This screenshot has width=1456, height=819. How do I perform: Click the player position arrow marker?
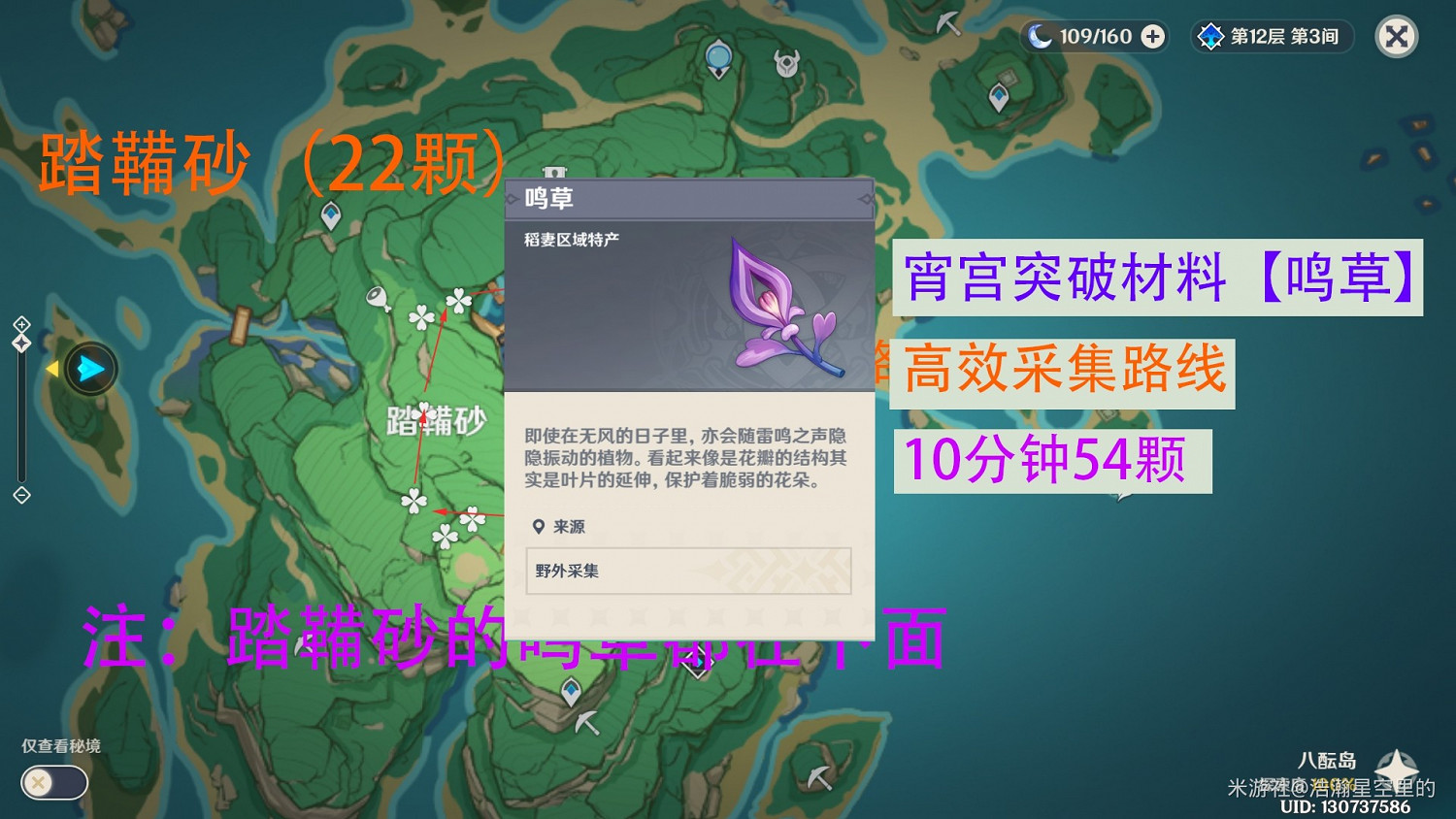point(90,369)
